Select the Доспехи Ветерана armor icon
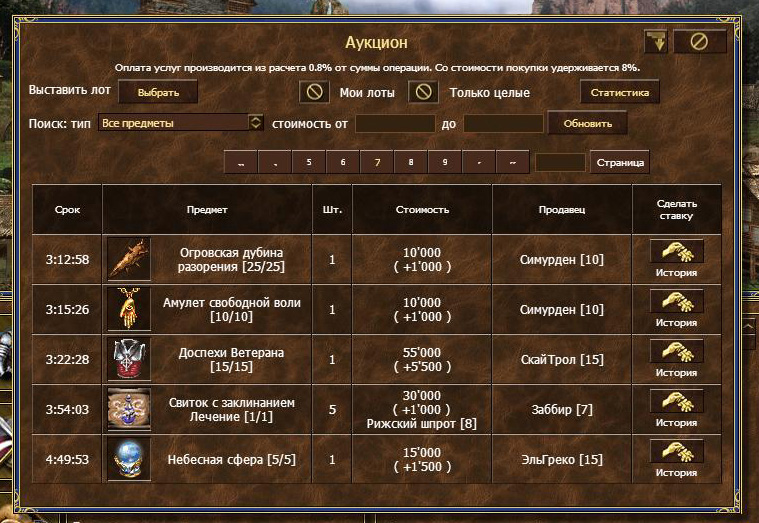The height and width of the screenshot is (523, 759). [129, 359]
